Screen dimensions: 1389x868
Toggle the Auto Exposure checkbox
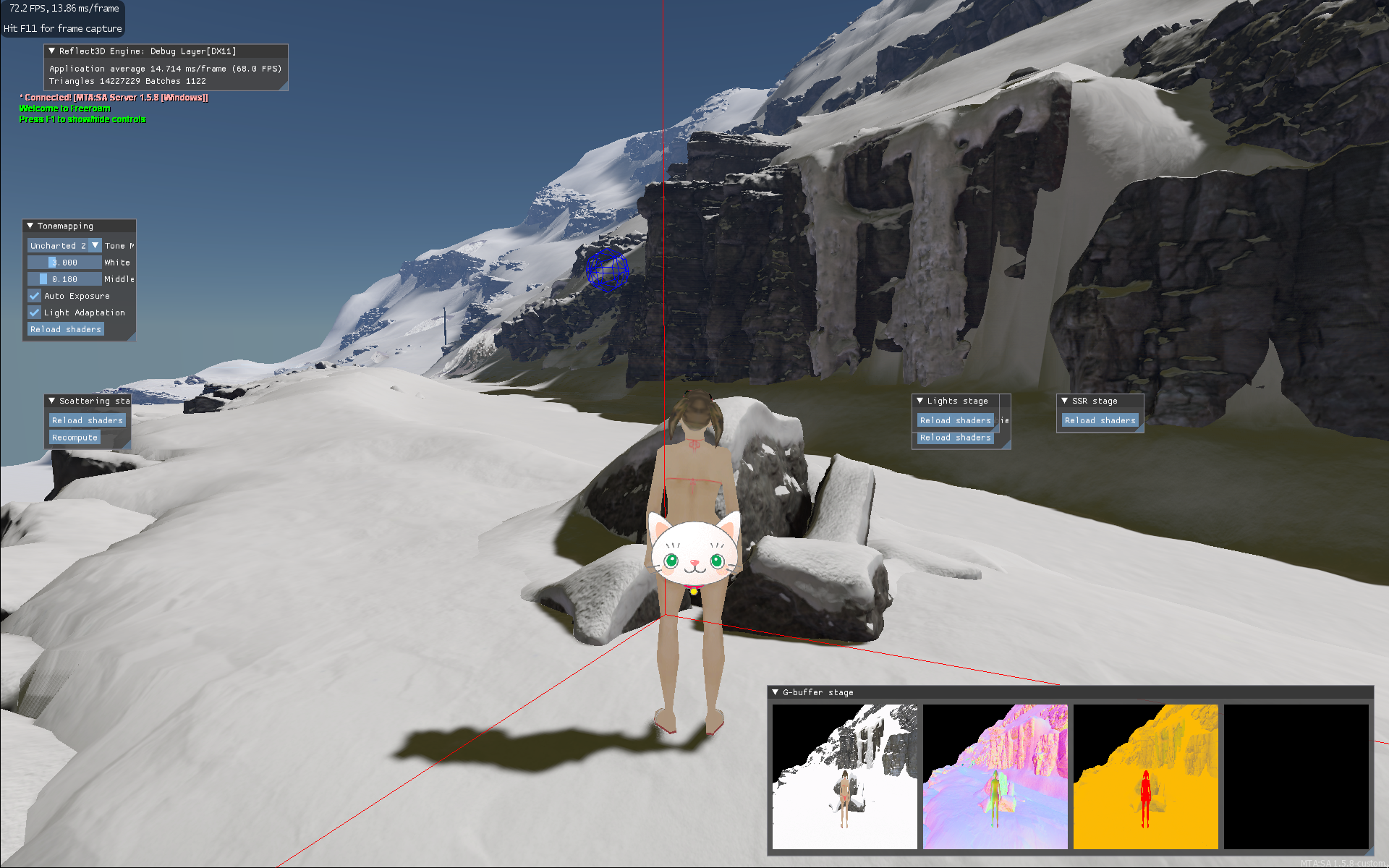coord(35,296)
